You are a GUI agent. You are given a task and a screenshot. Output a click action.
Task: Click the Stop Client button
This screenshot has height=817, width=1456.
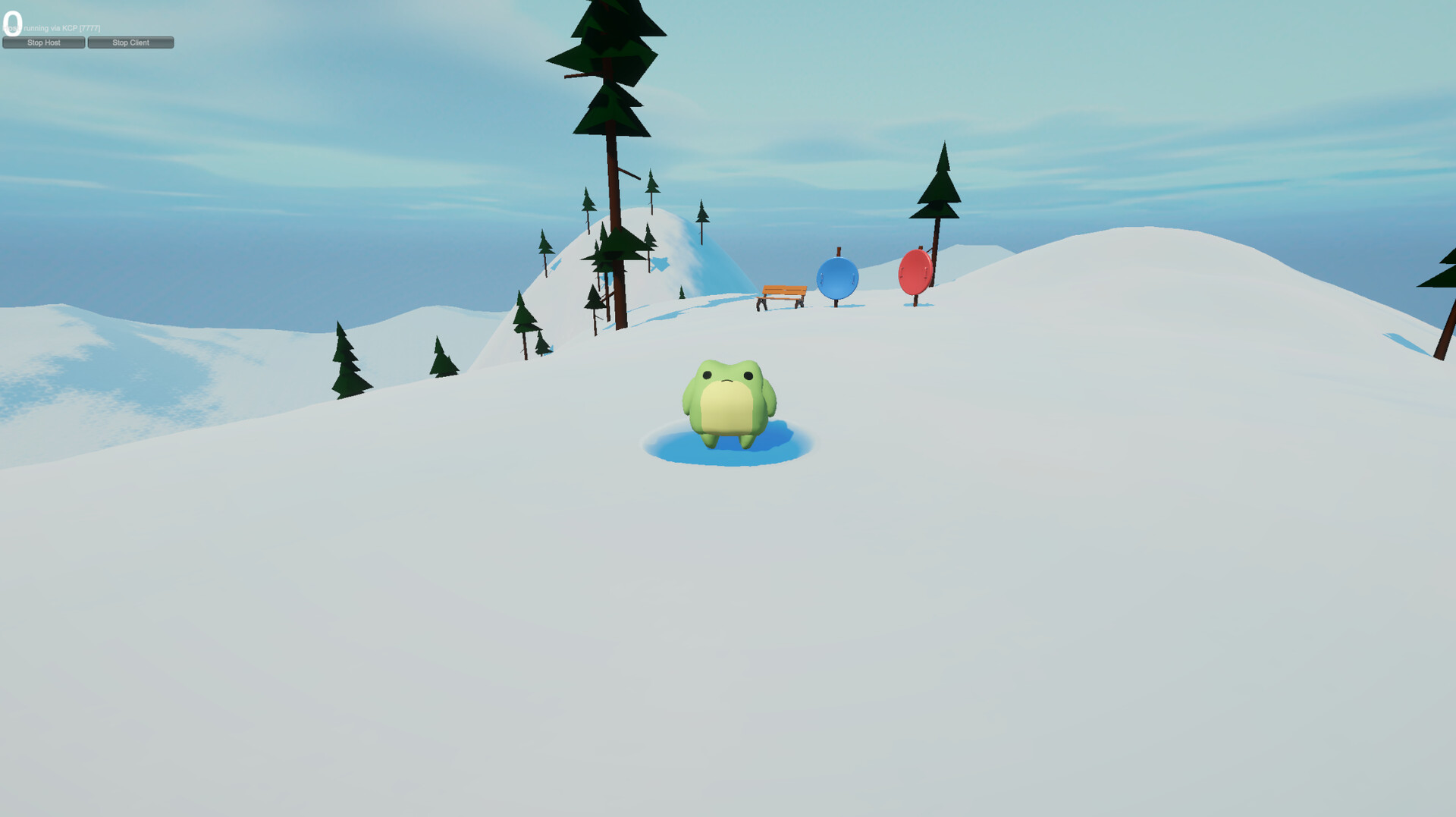point(130,42)
